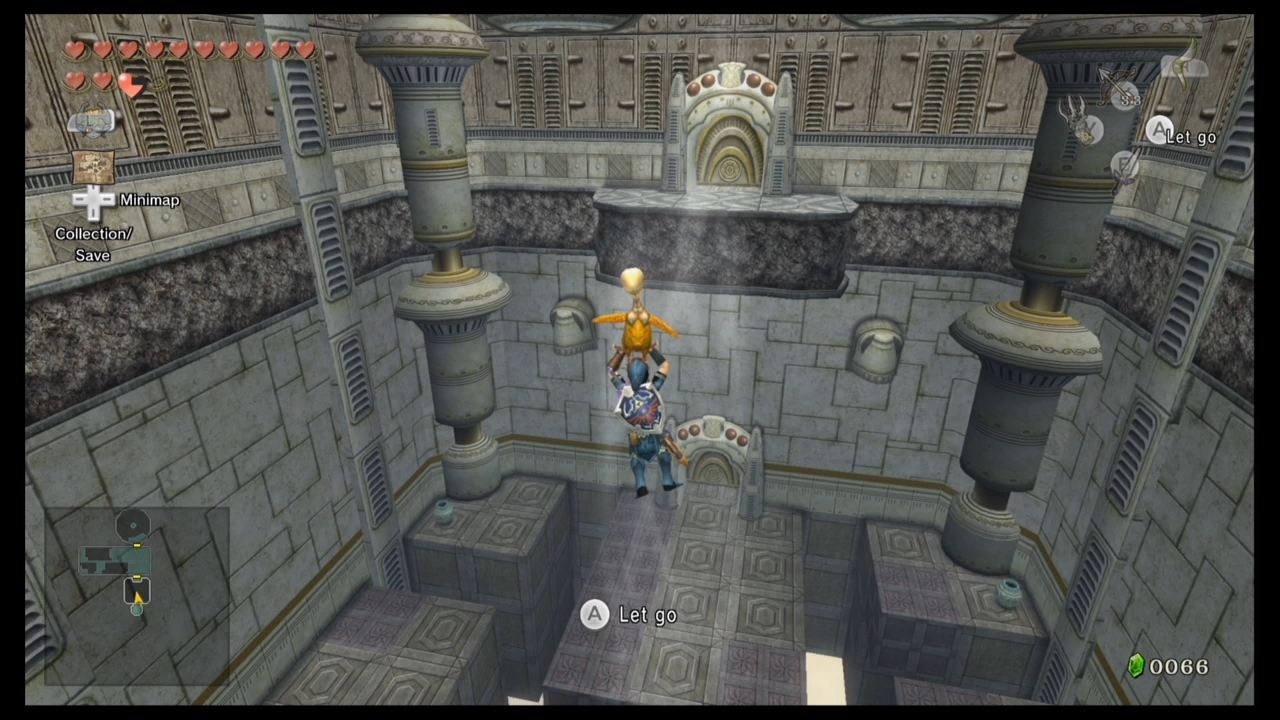The image size is (1280, 720).
Task: Click the bottom 'Let go' text label
Action: click(x=648, y=615)
